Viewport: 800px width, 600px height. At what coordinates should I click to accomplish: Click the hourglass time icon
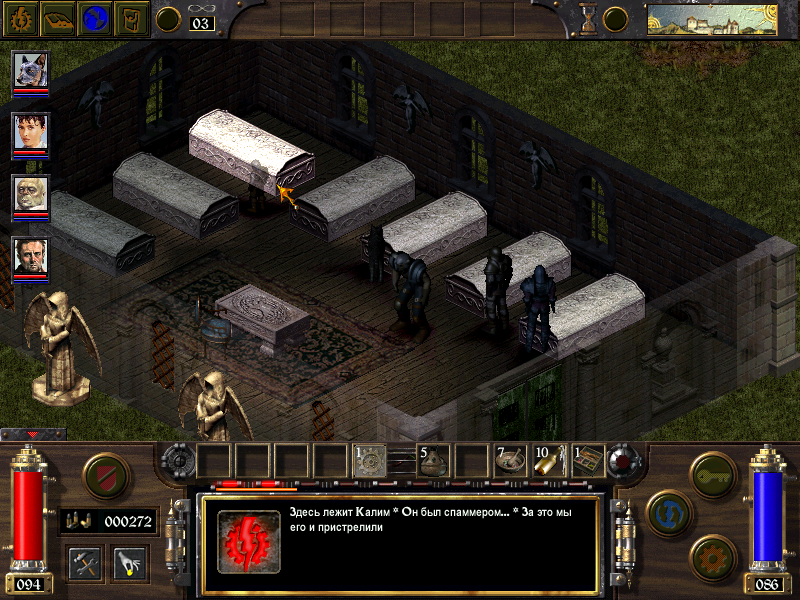(589, 18)
